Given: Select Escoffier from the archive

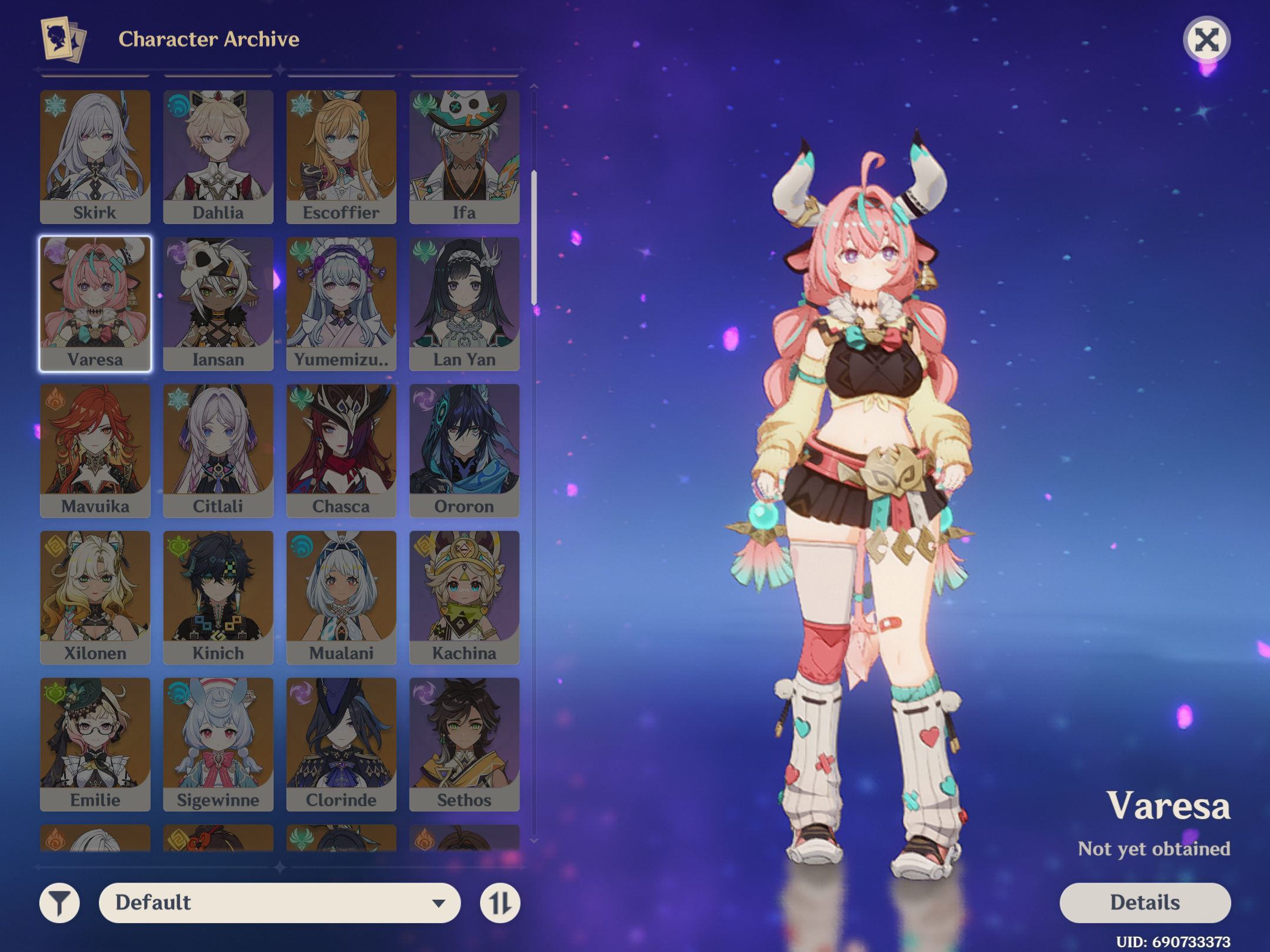Looking at the screenshot, I should click(x=341, y=156).
